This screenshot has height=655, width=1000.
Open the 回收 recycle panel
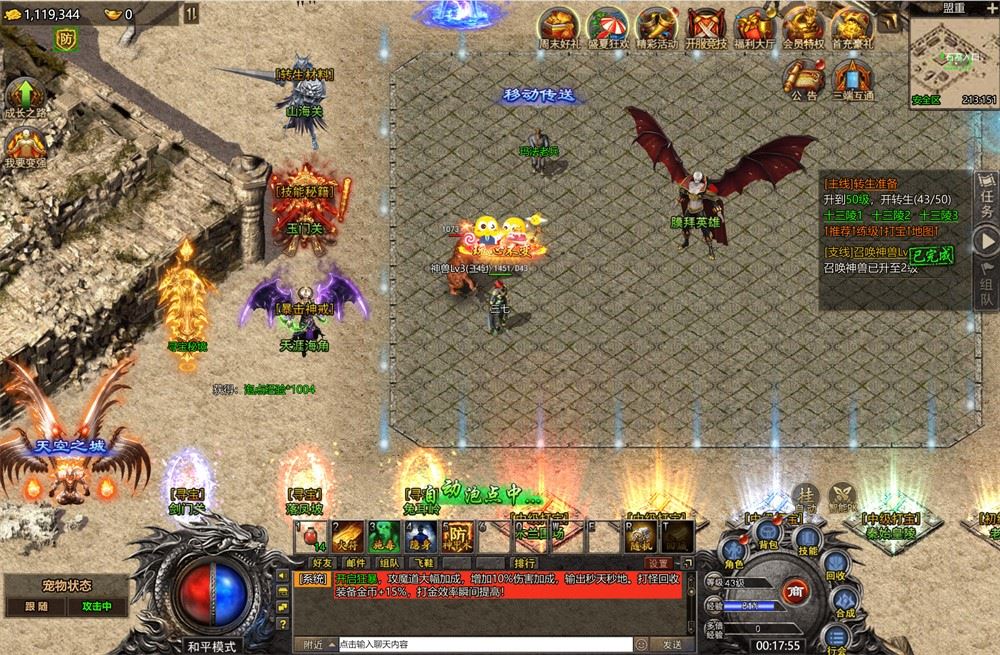point(834,565)
